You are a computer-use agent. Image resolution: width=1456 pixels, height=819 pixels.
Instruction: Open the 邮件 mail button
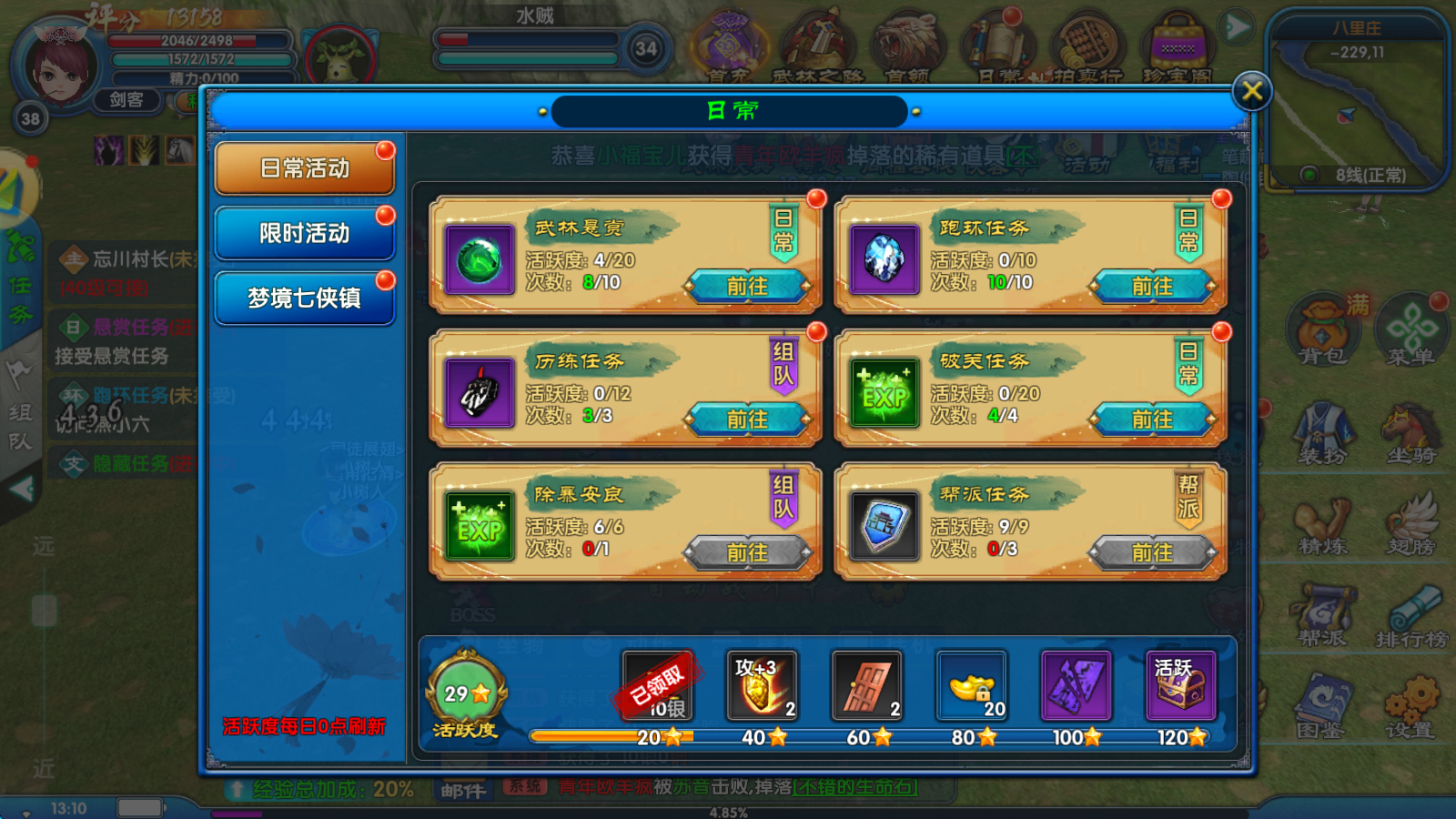click(x=464, y=791)
